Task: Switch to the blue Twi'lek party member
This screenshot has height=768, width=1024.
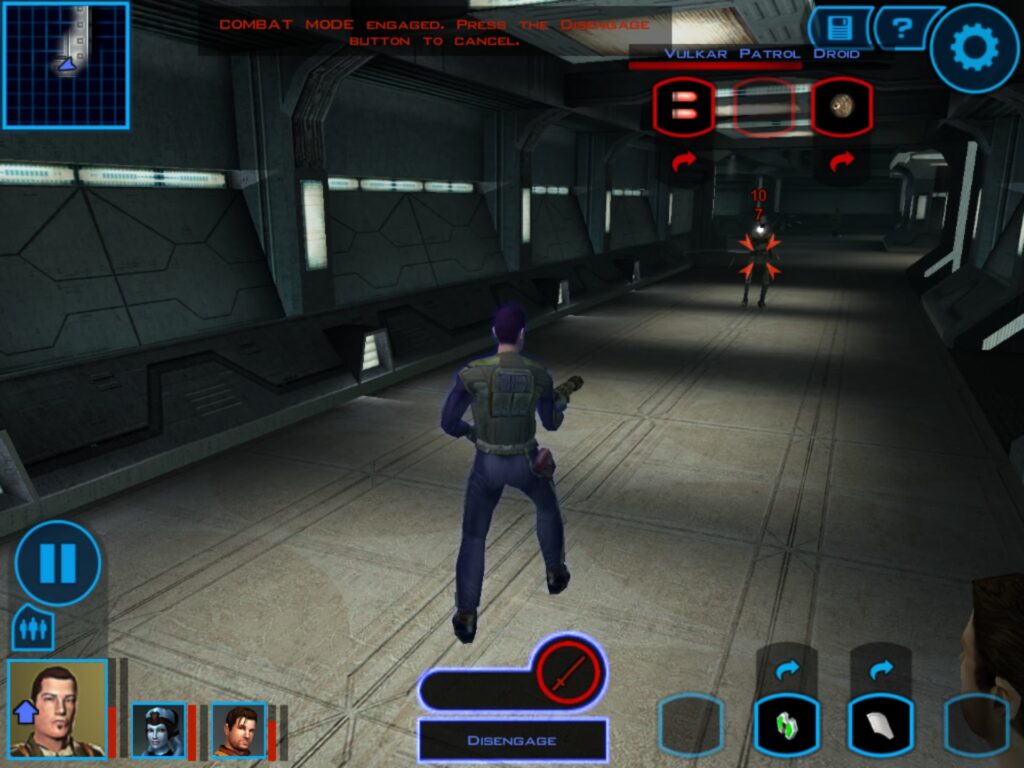Action: (x=159, y=729)
